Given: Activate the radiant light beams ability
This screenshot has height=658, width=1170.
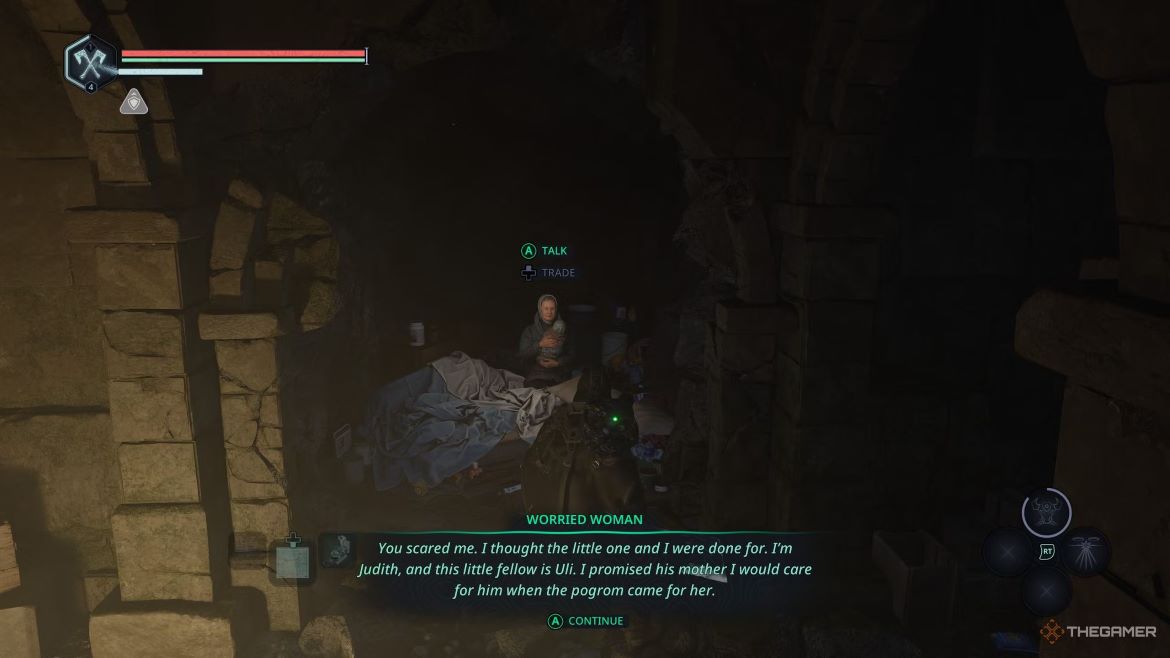Looking at the screenshot, I should coord(1086,551).
